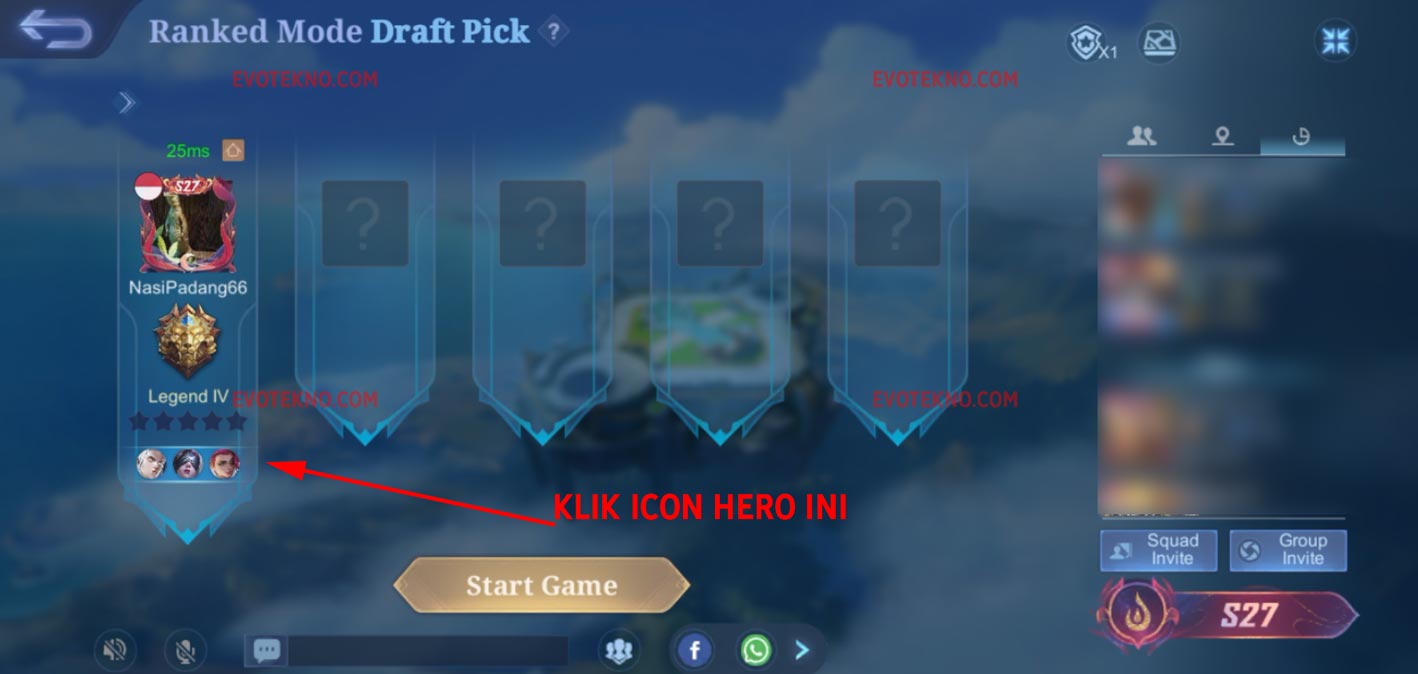Collapse the lobby with the minimize icon
The height and width of the screenshot is (674, 1418).
1336,41
